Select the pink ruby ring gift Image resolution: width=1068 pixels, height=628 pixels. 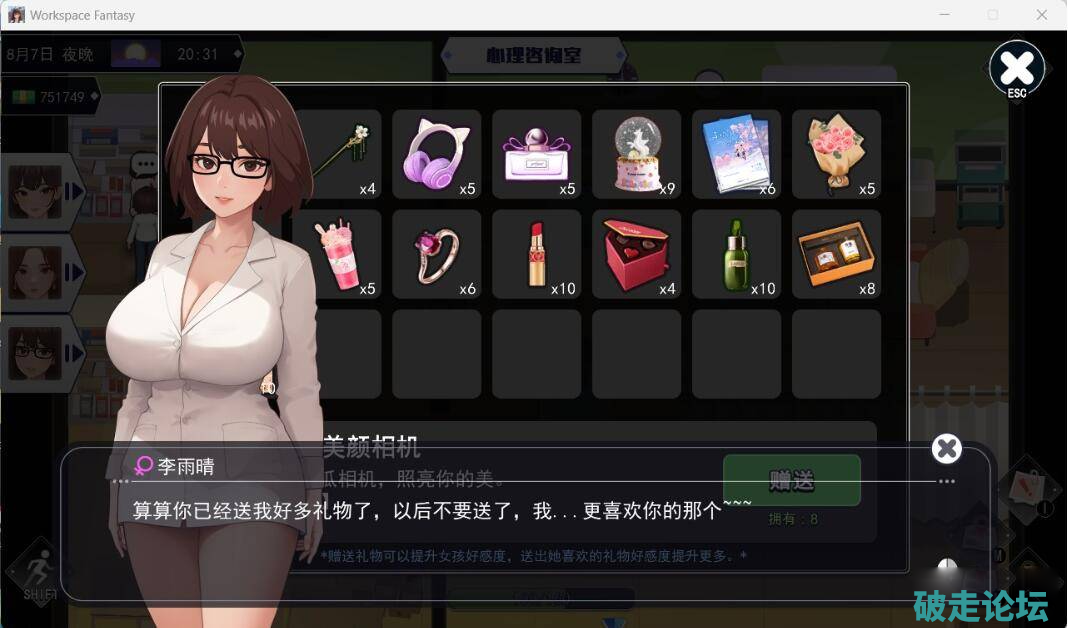pyautogui.click(x=436, y=254)
